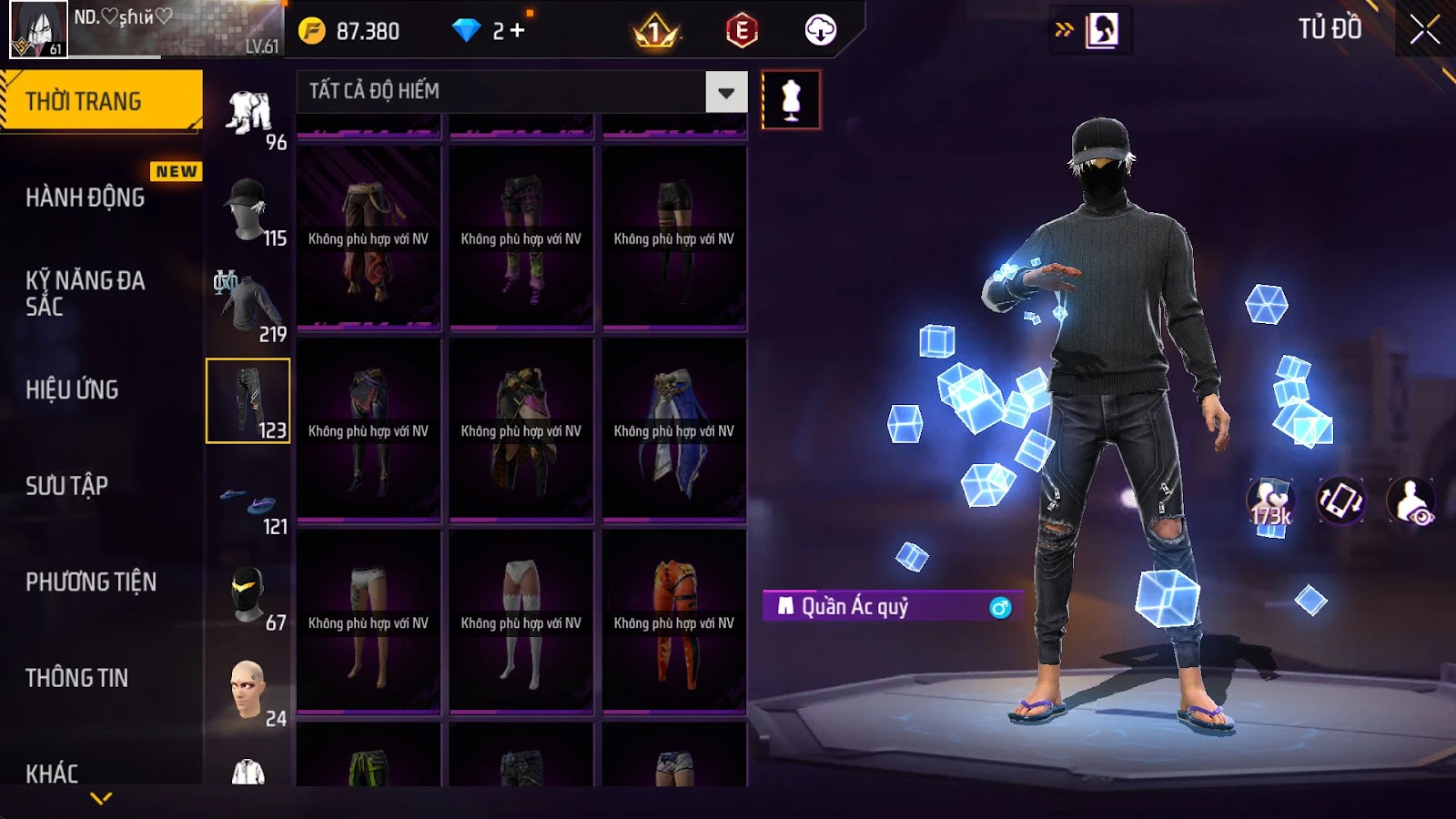
Task: Click the mannequin preview button
Action: pos(791,100)
